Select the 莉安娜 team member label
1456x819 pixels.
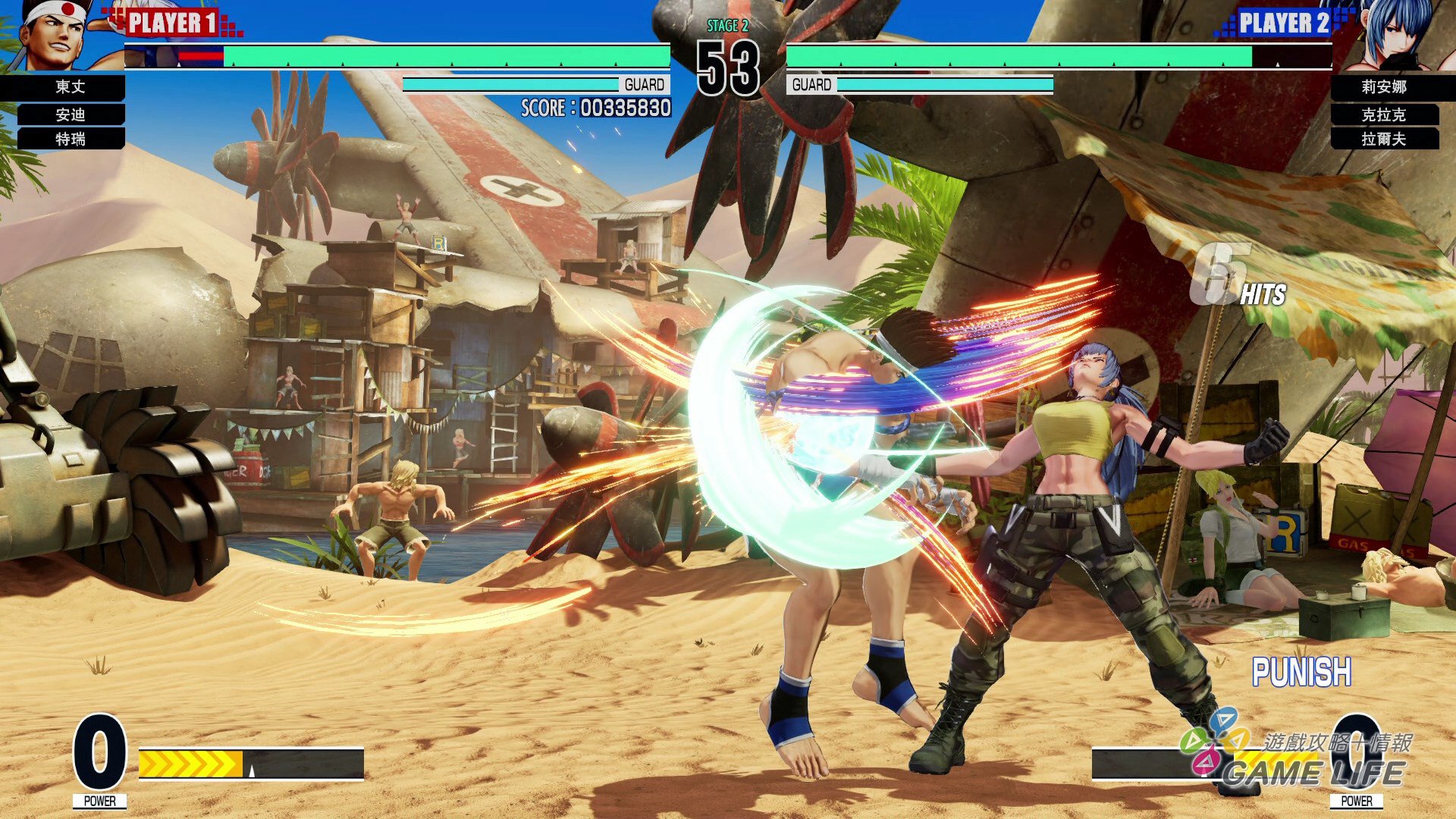1383,87
